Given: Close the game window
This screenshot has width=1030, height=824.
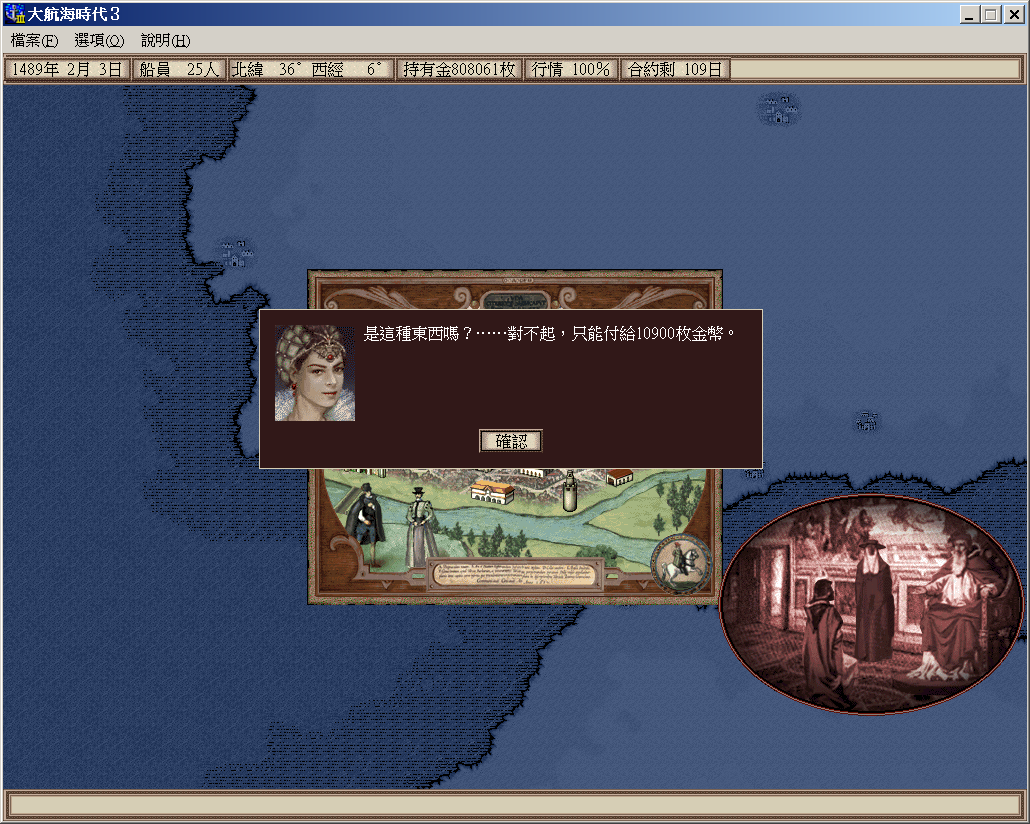Looking at the screenshot, I should 1013,15.
